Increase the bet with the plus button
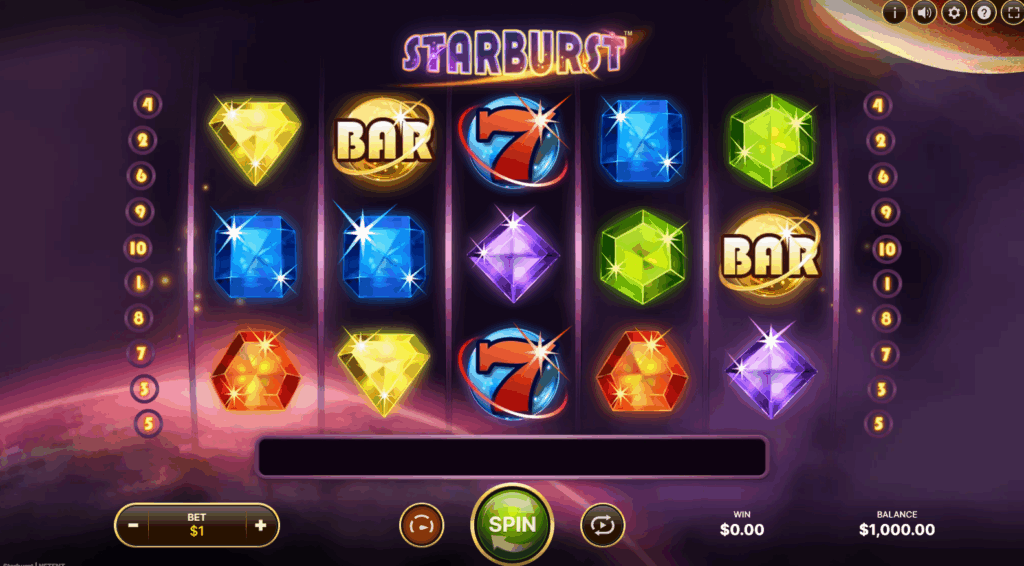The height and width of the screenshot is (566, 1024). 261,525
